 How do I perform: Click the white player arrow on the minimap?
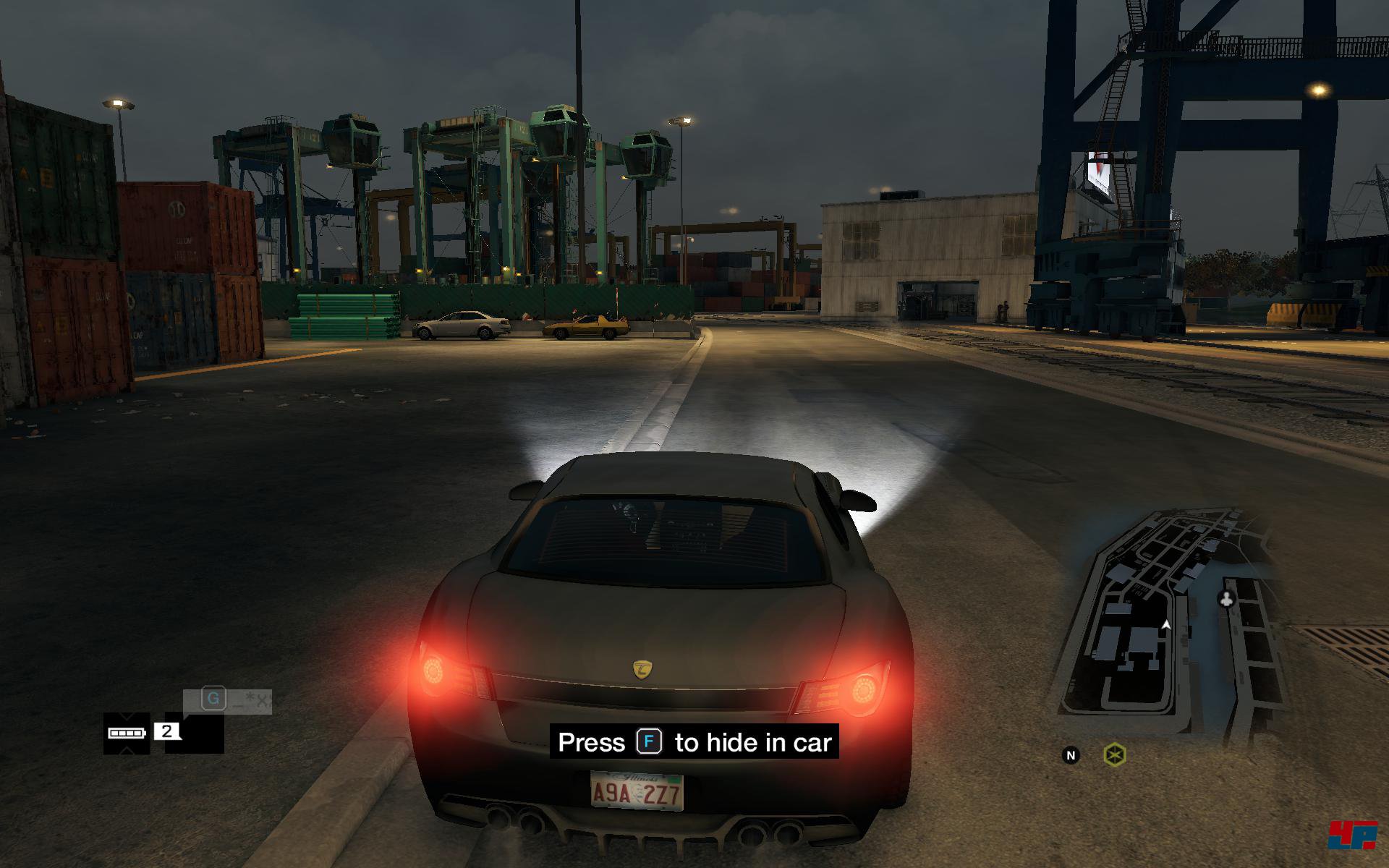(x=1165, y=624)
